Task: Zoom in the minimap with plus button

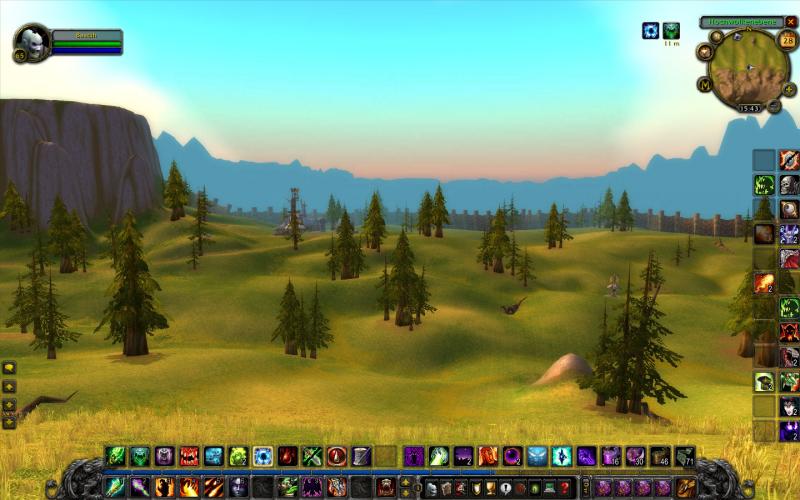Action: [x=789, y=89]
